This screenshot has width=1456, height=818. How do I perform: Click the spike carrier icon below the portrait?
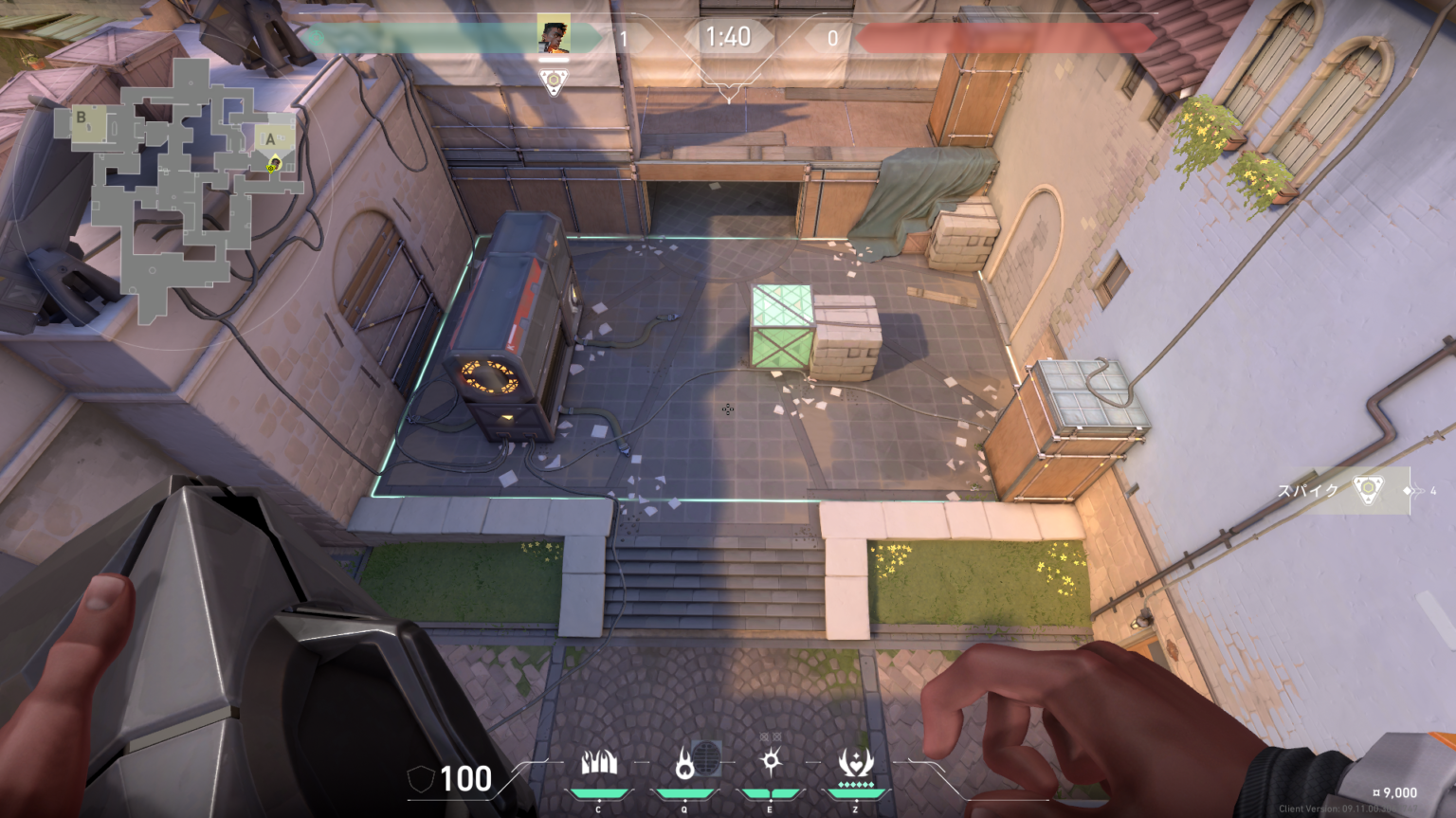tap(554, 82)
